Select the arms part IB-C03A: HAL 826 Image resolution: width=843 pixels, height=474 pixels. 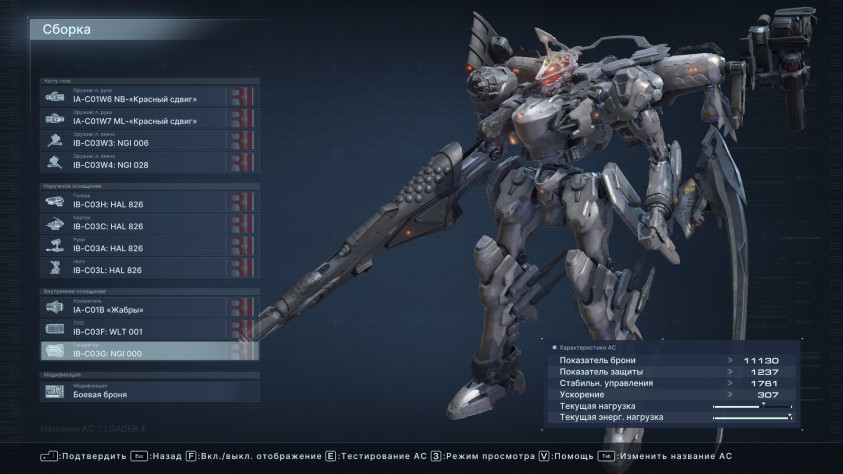pyautogui.click(x=150, y=246)
